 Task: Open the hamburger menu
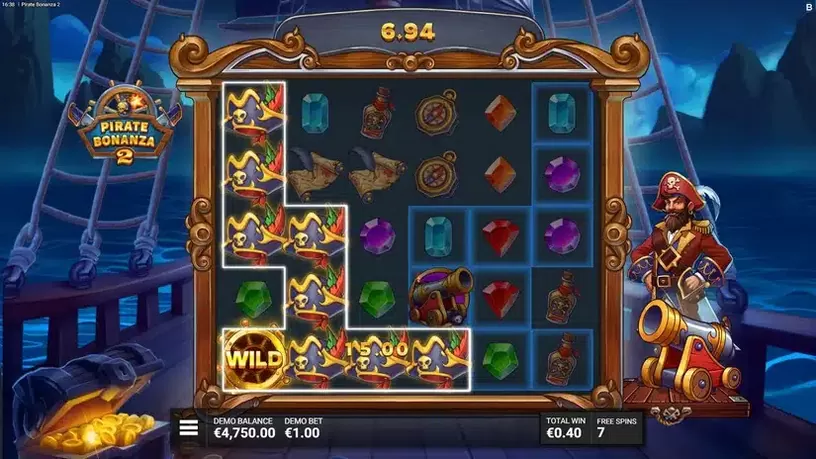click(188, 428)
